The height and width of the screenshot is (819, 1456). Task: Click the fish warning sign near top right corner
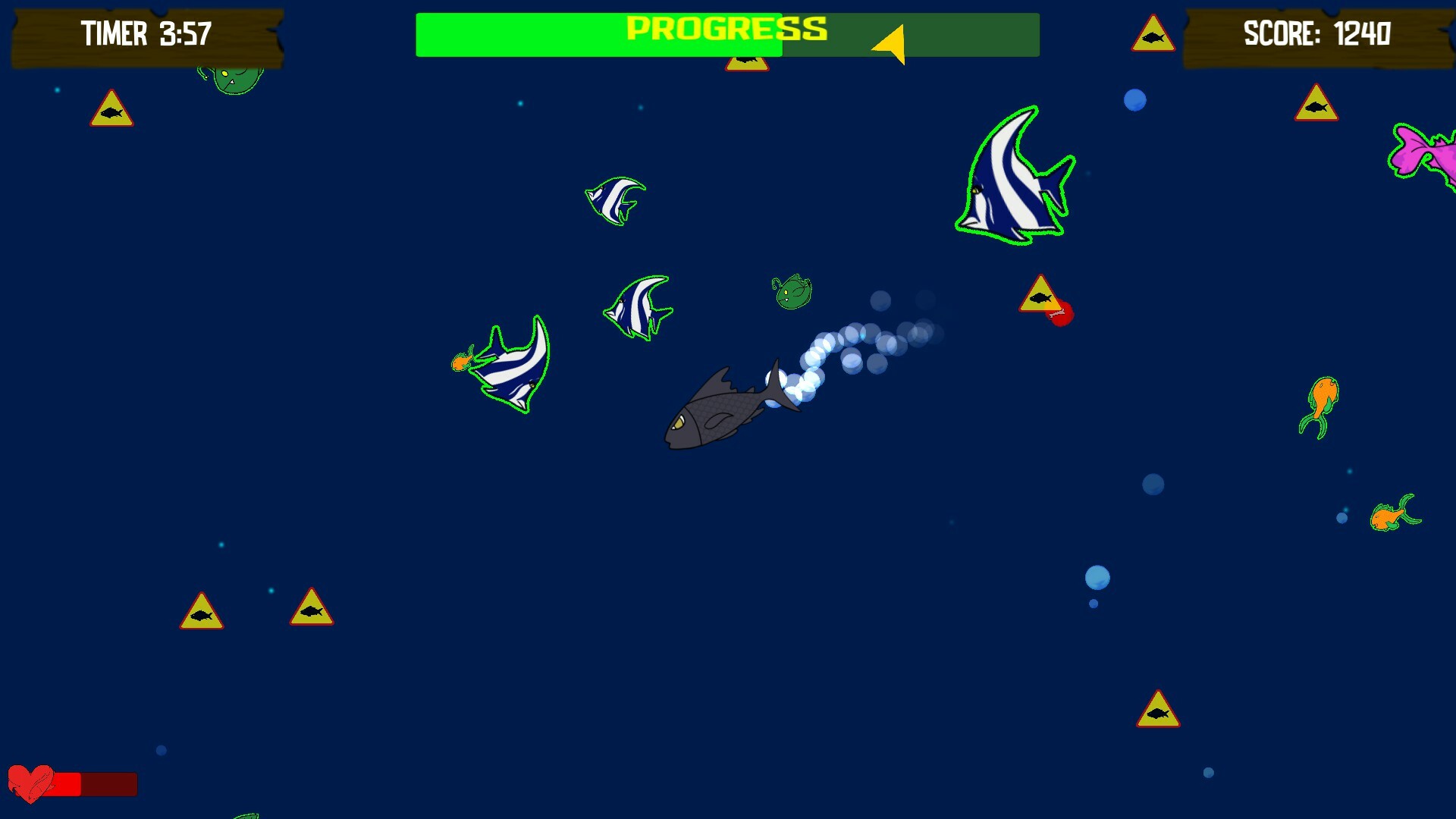[x=1316, y=103]
